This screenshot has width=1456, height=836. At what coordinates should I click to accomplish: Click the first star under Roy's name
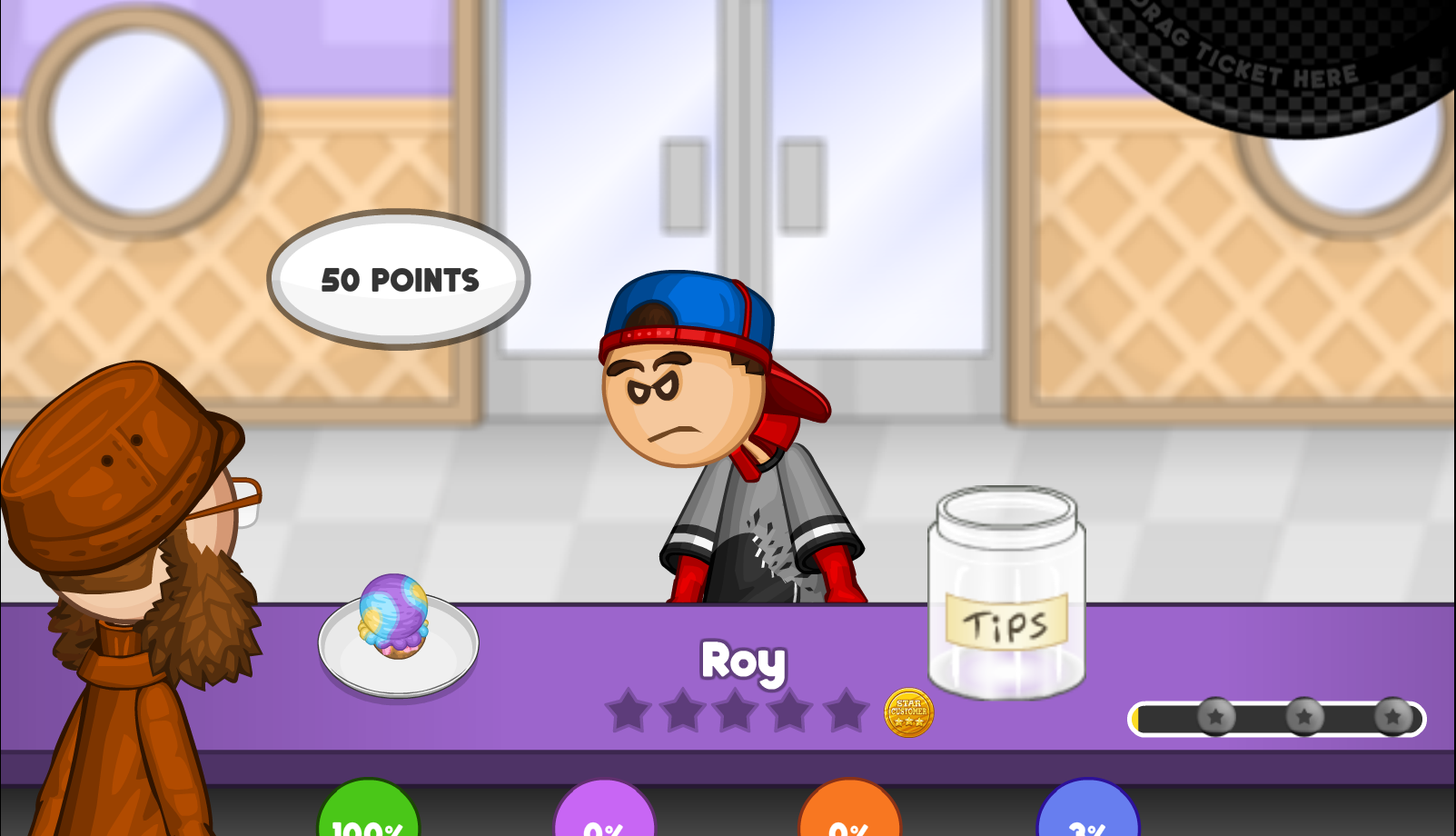point(630,712)
